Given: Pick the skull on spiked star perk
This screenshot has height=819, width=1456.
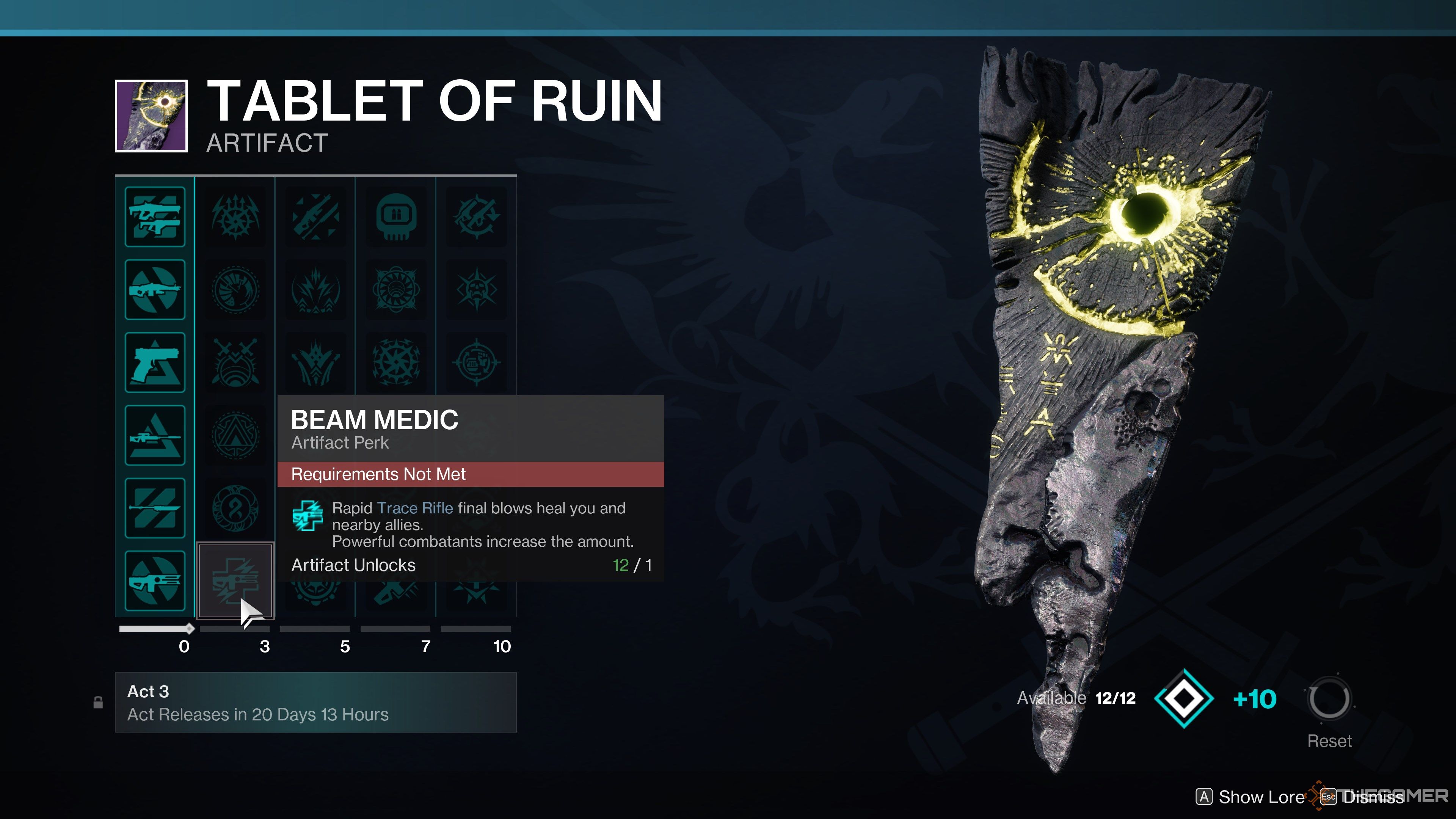Looking at the screenshot, I should click(x=477, y=289).
